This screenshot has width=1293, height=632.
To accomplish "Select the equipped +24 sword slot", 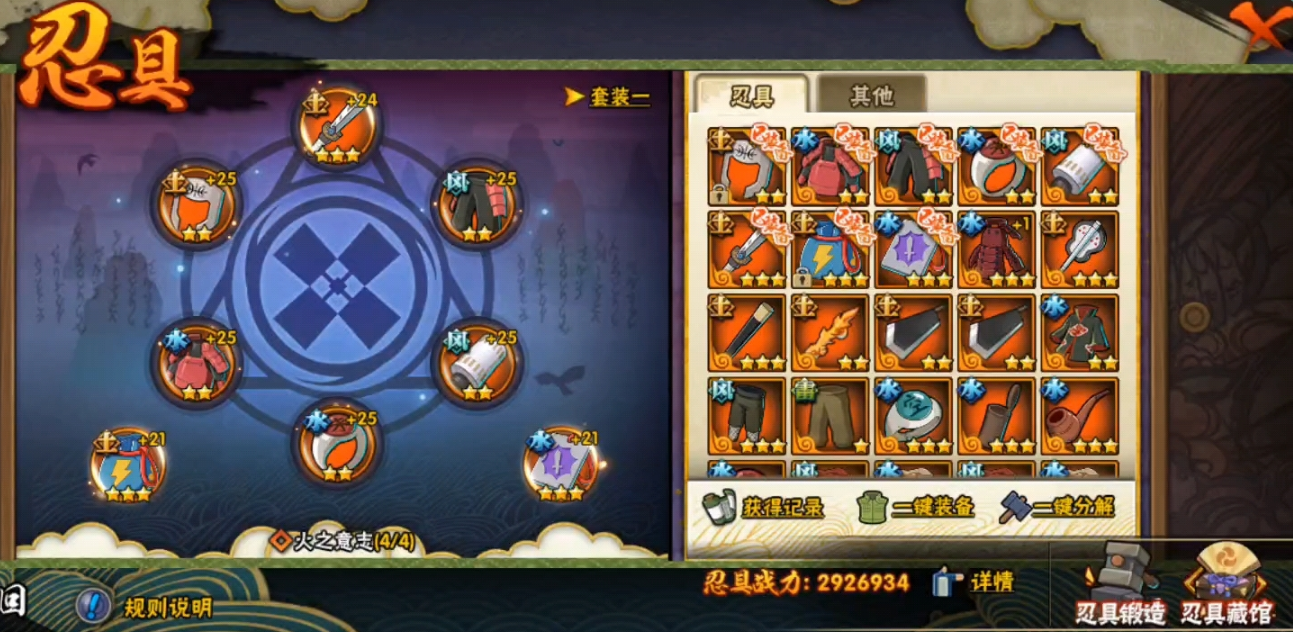I will click(338, 127).
